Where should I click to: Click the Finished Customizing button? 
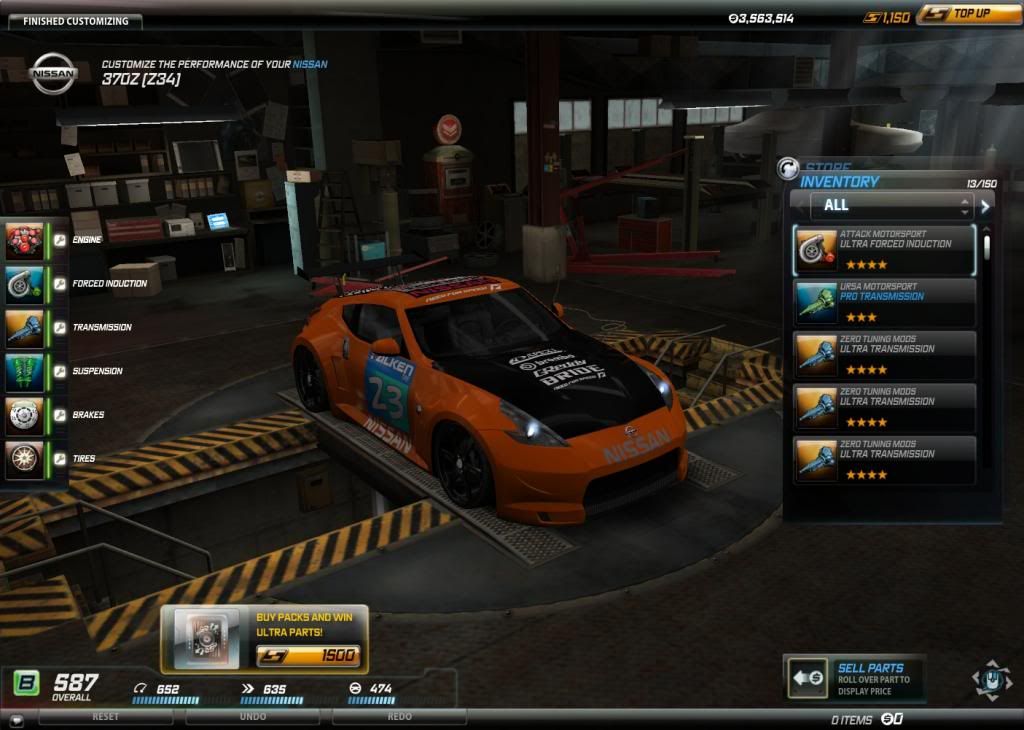point(76,21)
